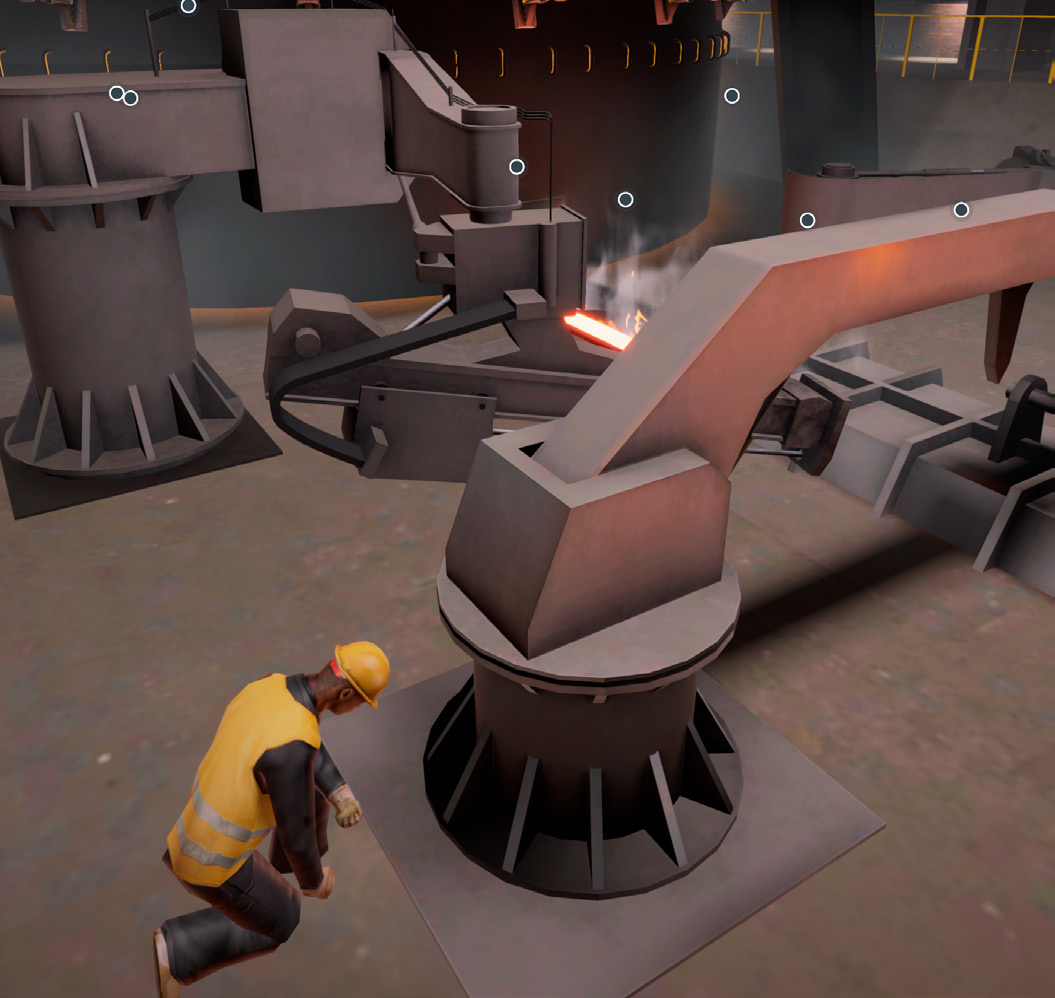Select the hotspot marker on the cylindrical pipe

tap(517, 167)
